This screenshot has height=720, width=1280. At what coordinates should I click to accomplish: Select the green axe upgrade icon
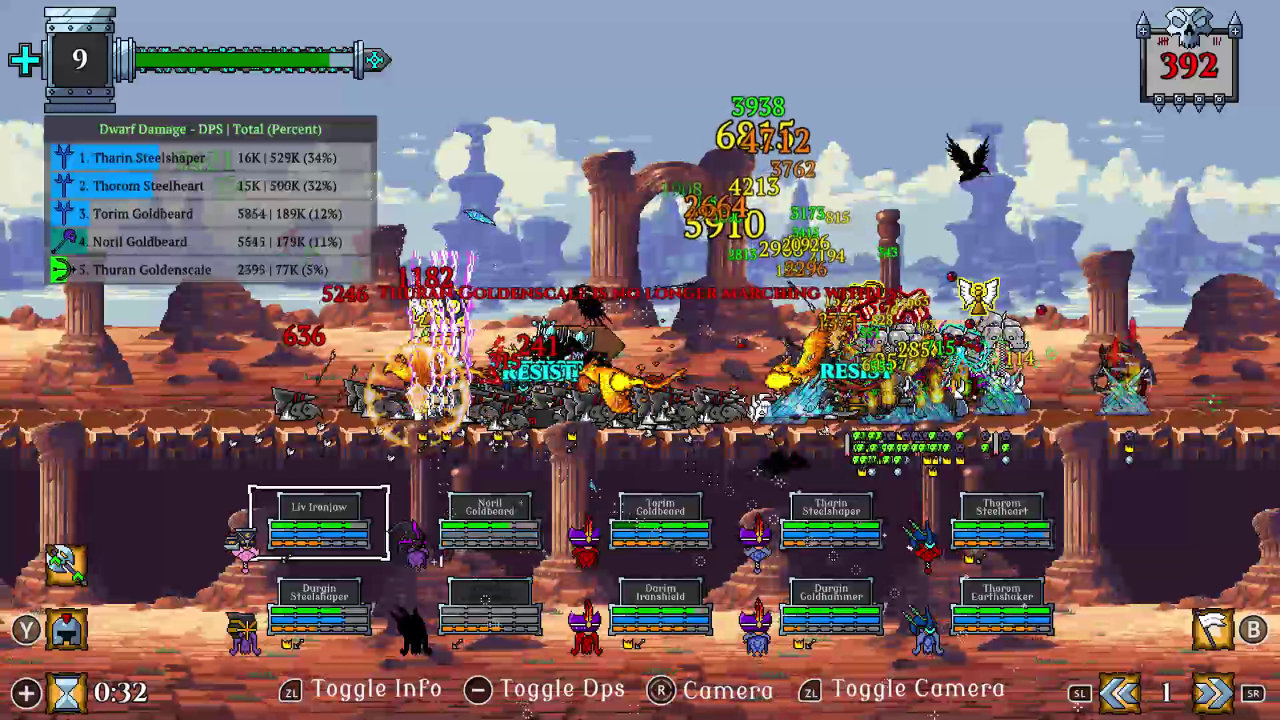66,563
